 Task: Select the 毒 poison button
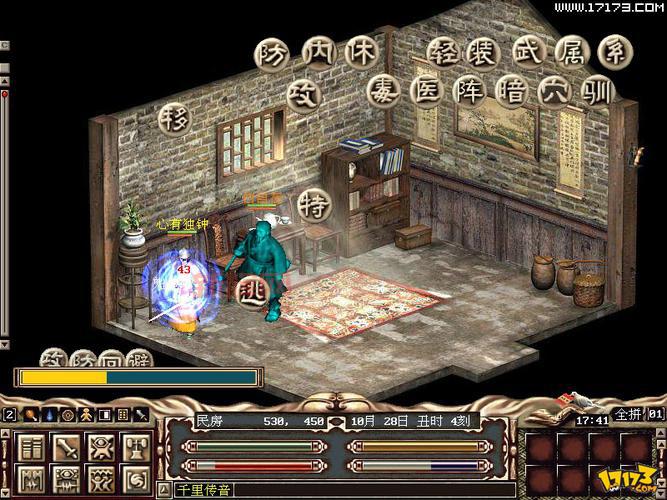click(384, 92)
